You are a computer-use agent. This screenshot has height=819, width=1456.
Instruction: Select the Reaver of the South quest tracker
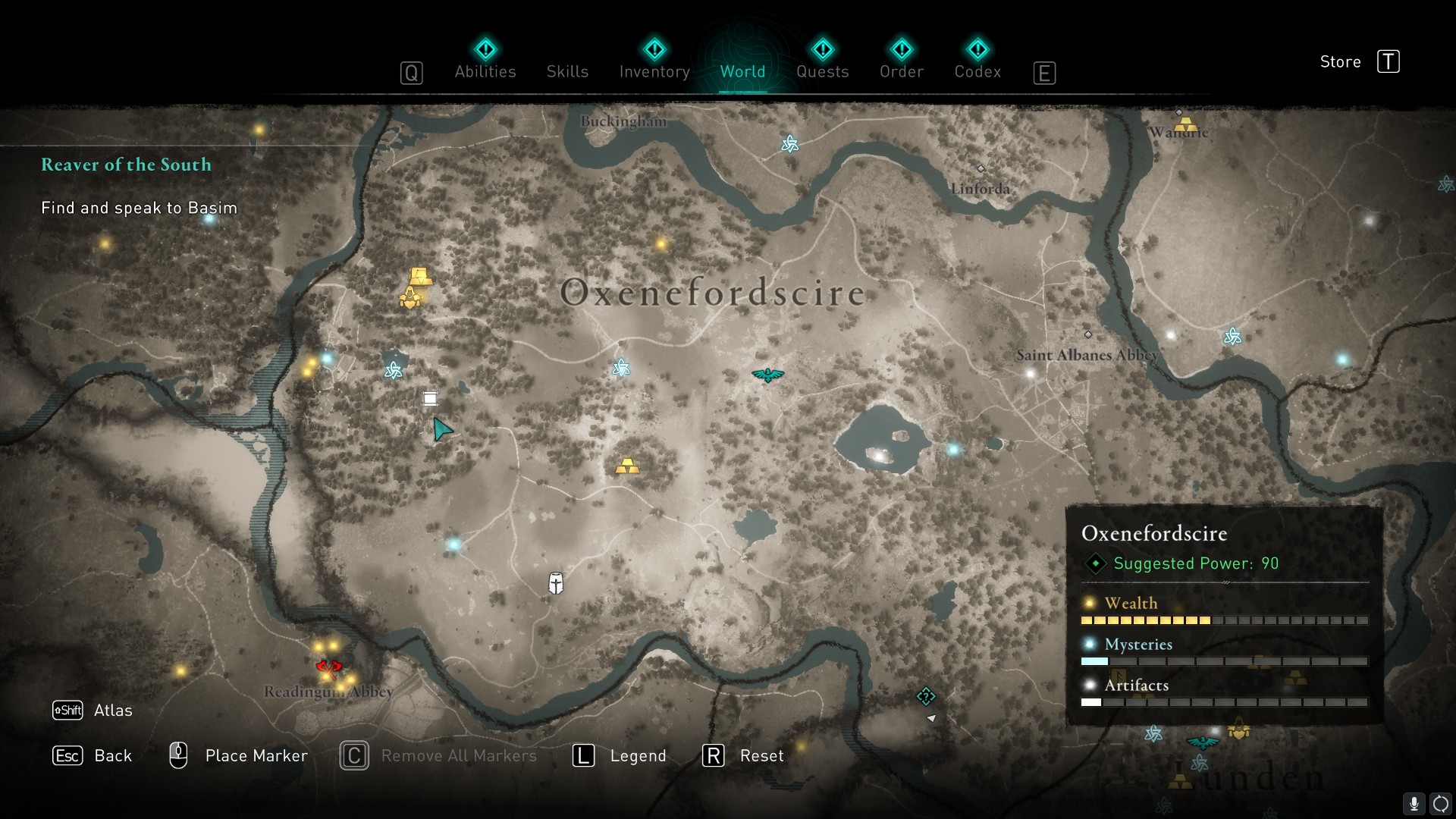(126, 165)
